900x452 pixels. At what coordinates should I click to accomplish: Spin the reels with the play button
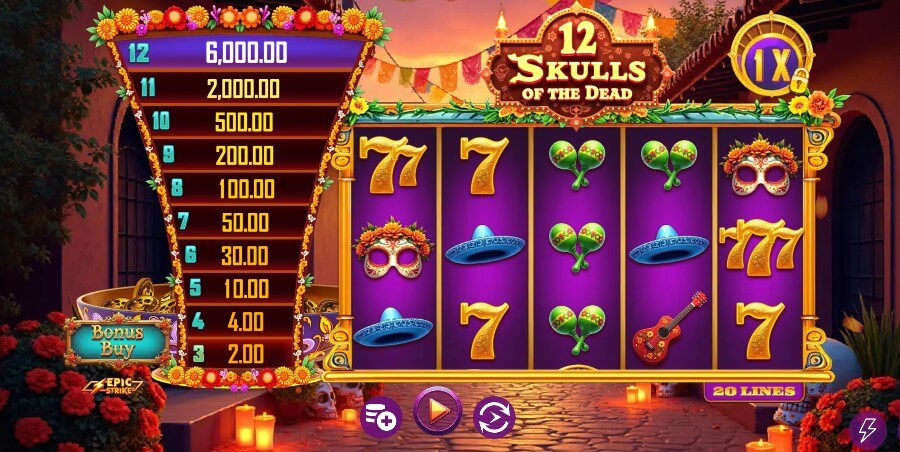[x=437, y=411]
